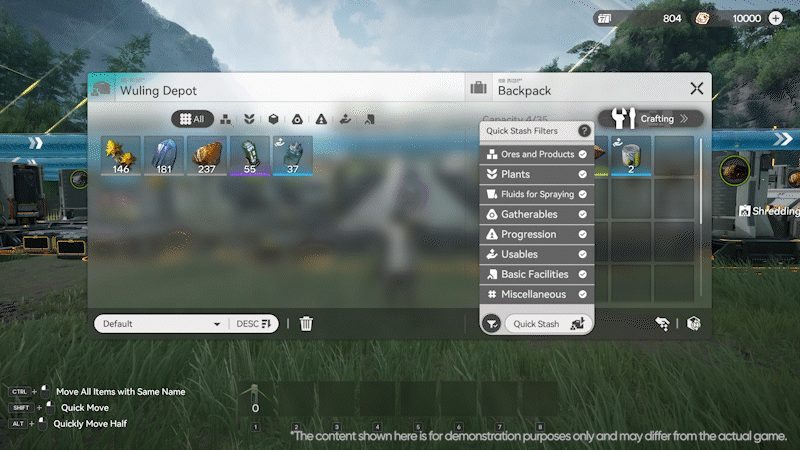The width and height of the screenshot is (800, 450).
Task: Toggle the Plants quick stash filter
Action: click(537, 175)
